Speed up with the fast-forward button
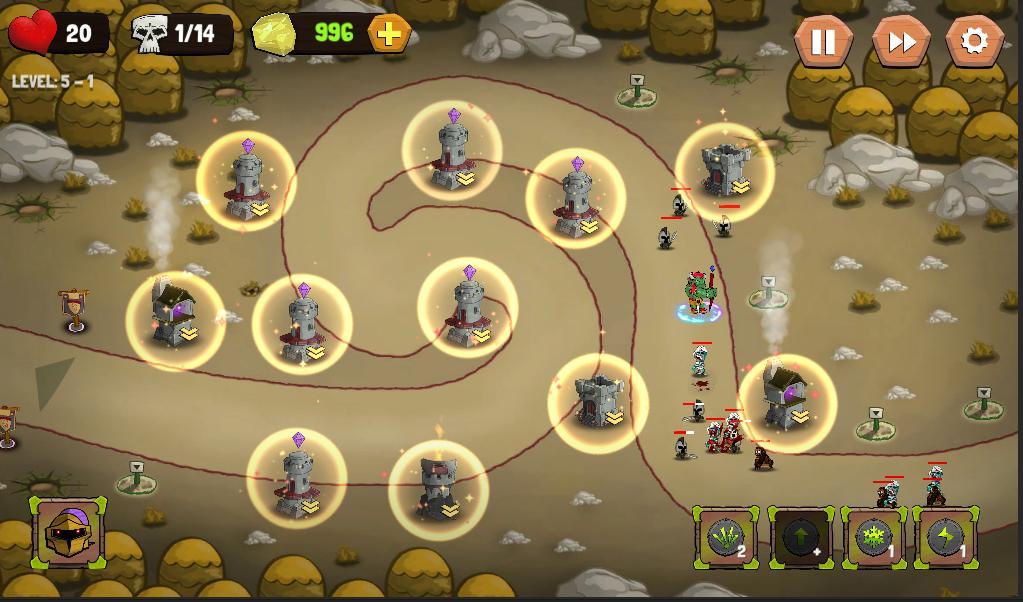This screenshot has height=602, width=1023. coord(900,41)
